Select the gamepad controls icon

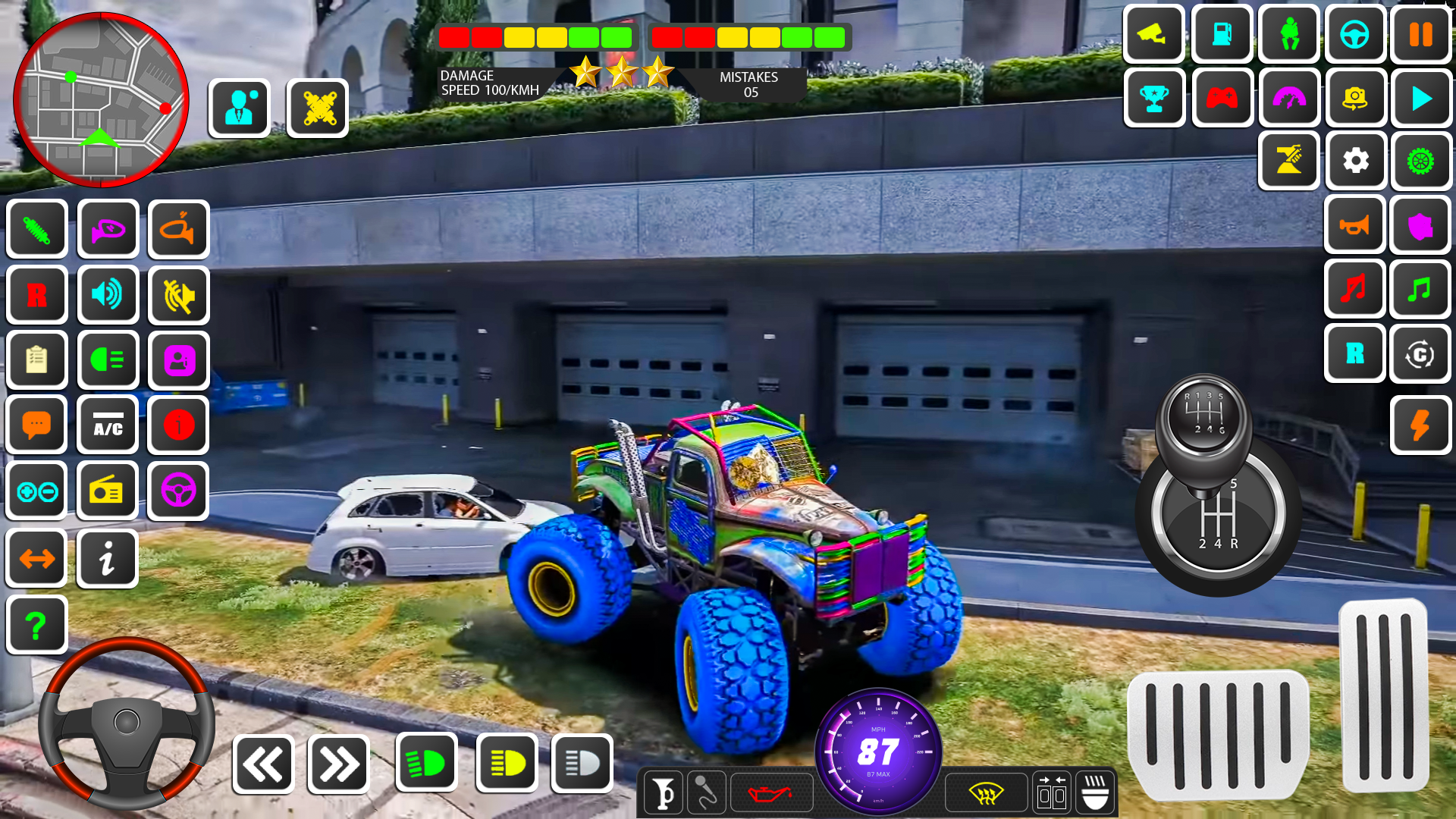(1222, 99)
